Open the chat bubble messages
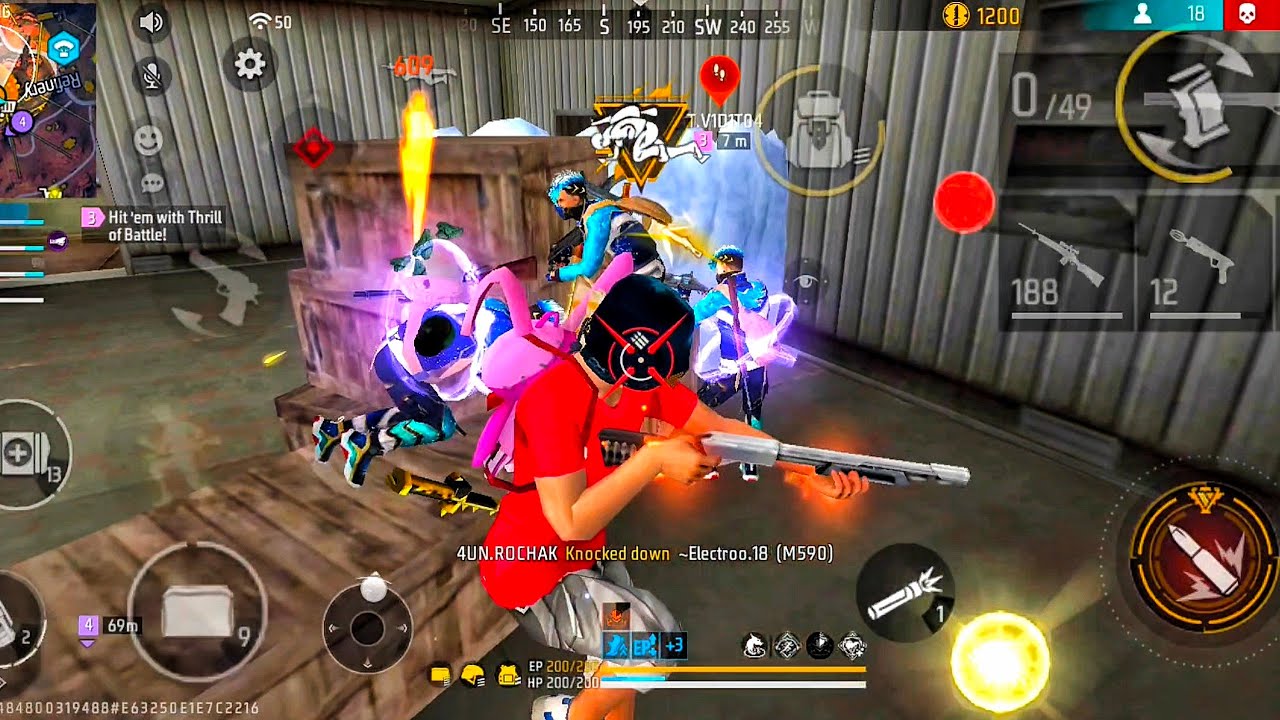The width and height of the screenshot is (1280, 720). [152, 183]
